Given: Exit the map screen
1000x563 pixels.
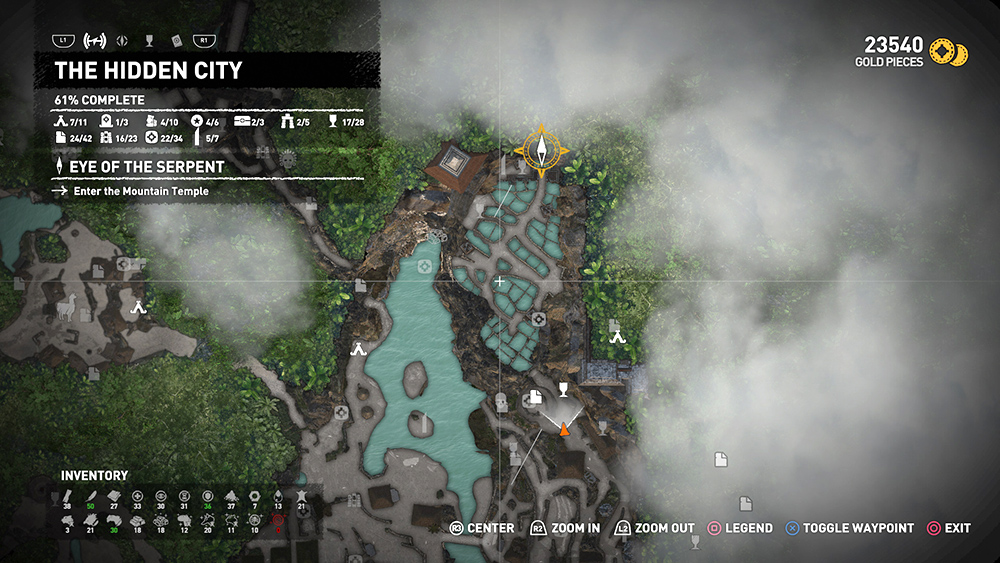Looking at the screenshot, I should 948,528.
